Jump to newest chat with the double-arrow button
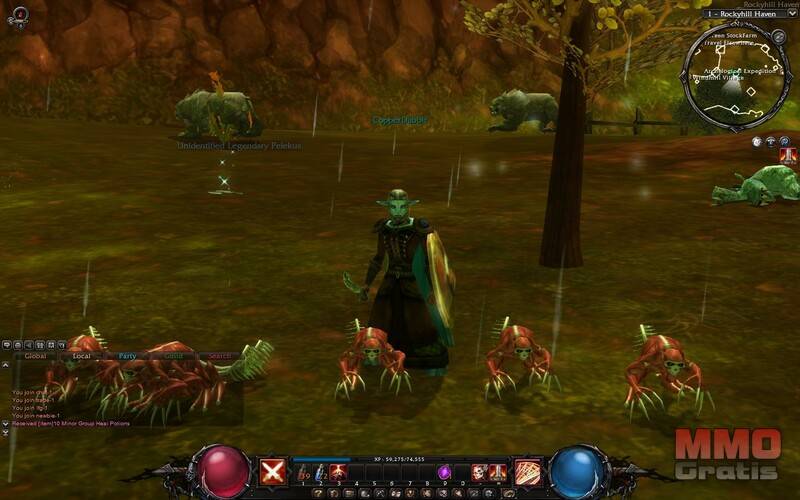 [6, 424]
